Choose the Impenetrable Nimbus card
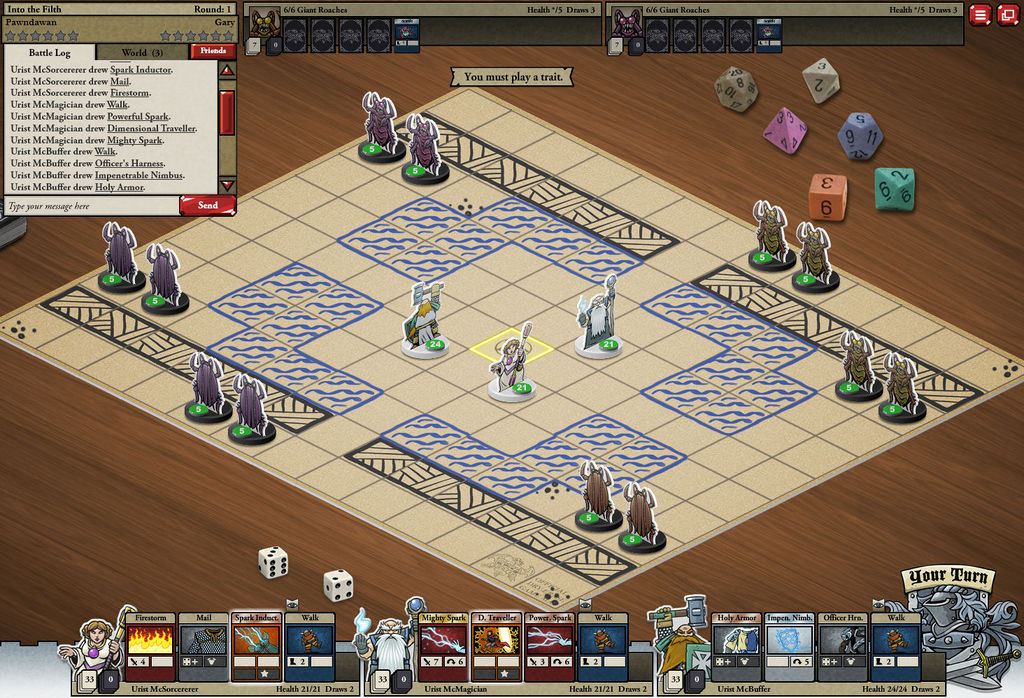This screenshot has height=698, width=1024. [790, 647]
